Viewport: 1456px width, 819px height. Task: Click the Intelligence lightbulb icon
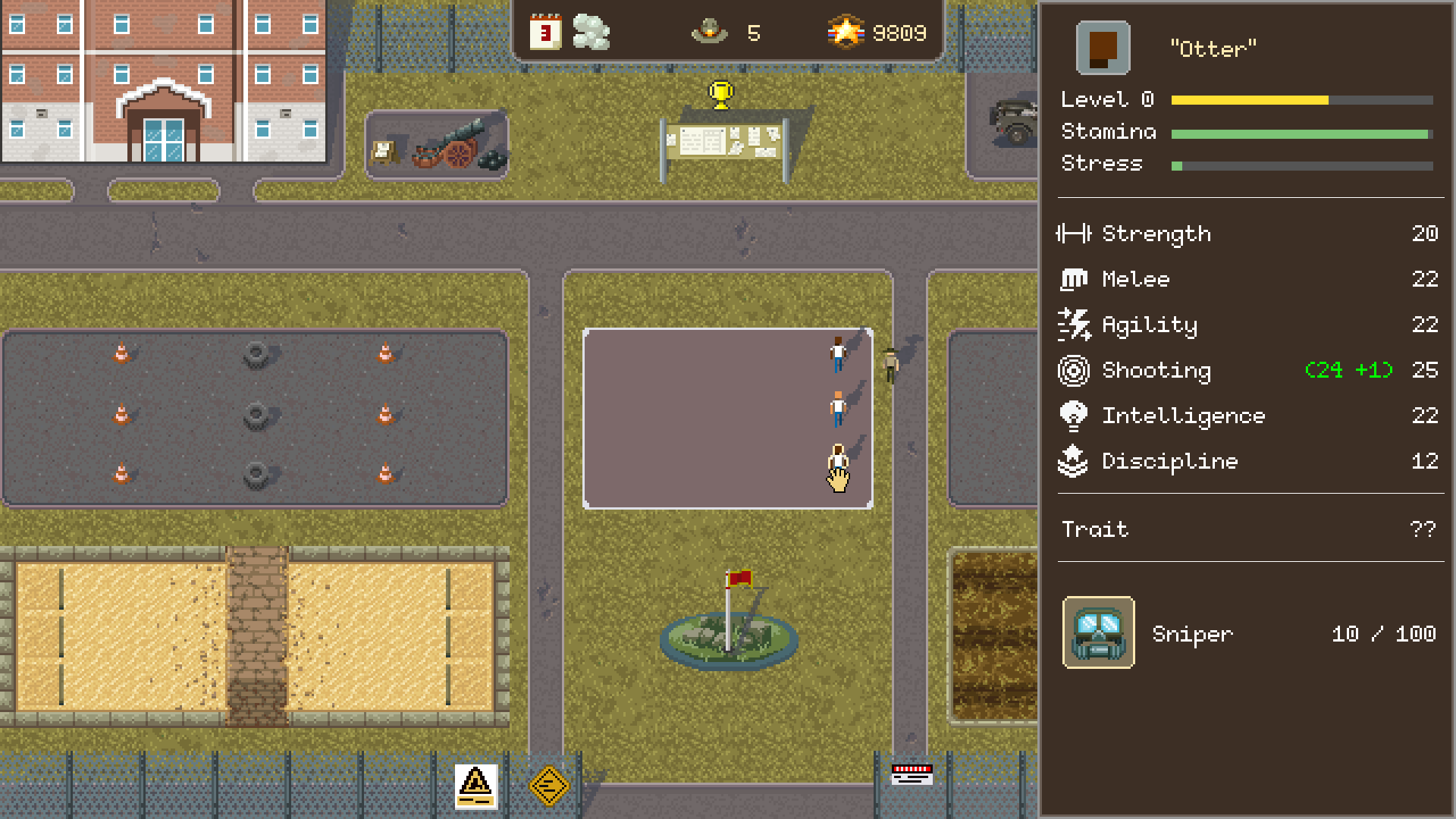(x=1074, y=416)
